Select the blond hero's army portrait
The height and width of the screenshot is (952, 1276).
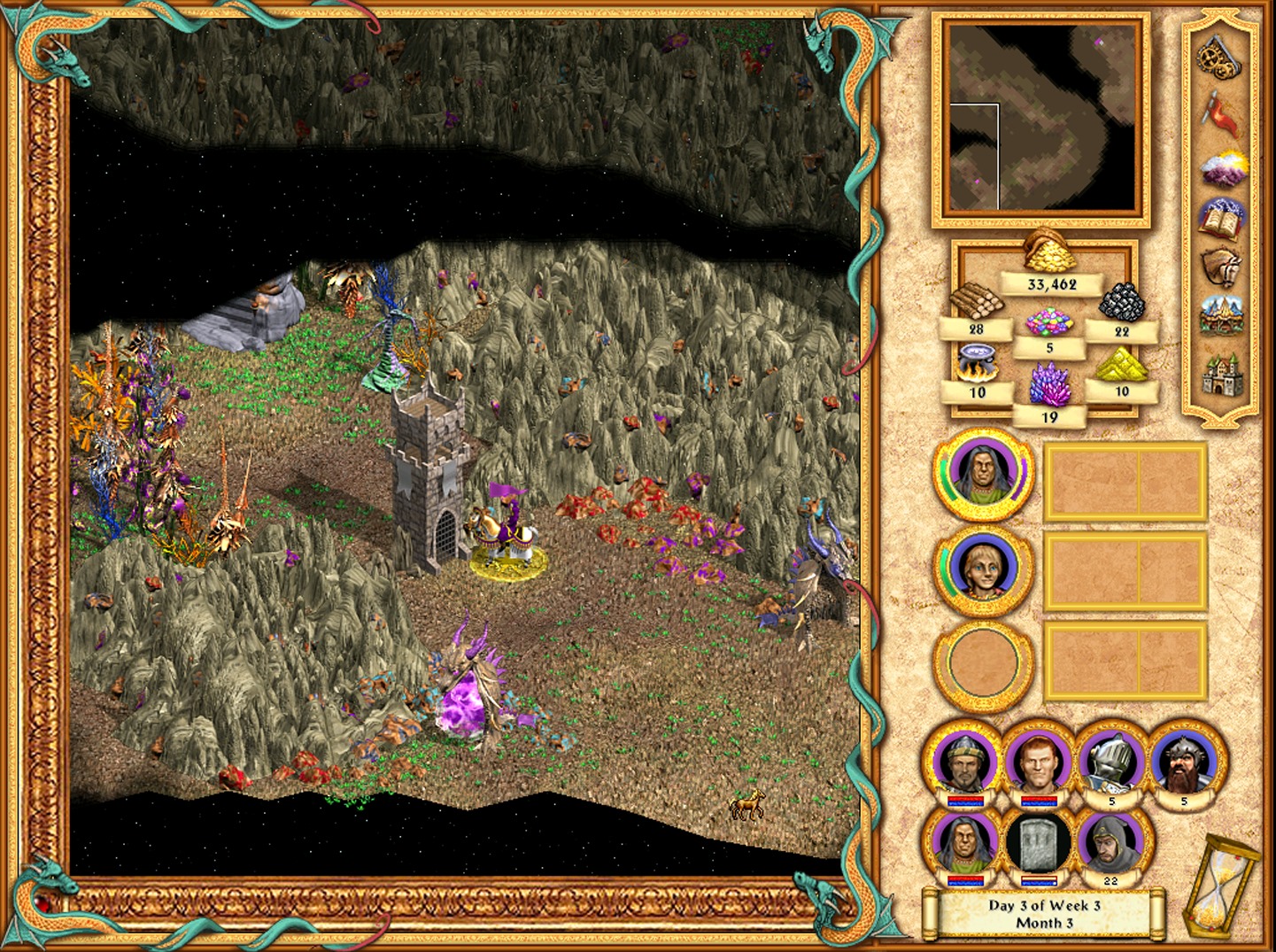click(983, 569)
